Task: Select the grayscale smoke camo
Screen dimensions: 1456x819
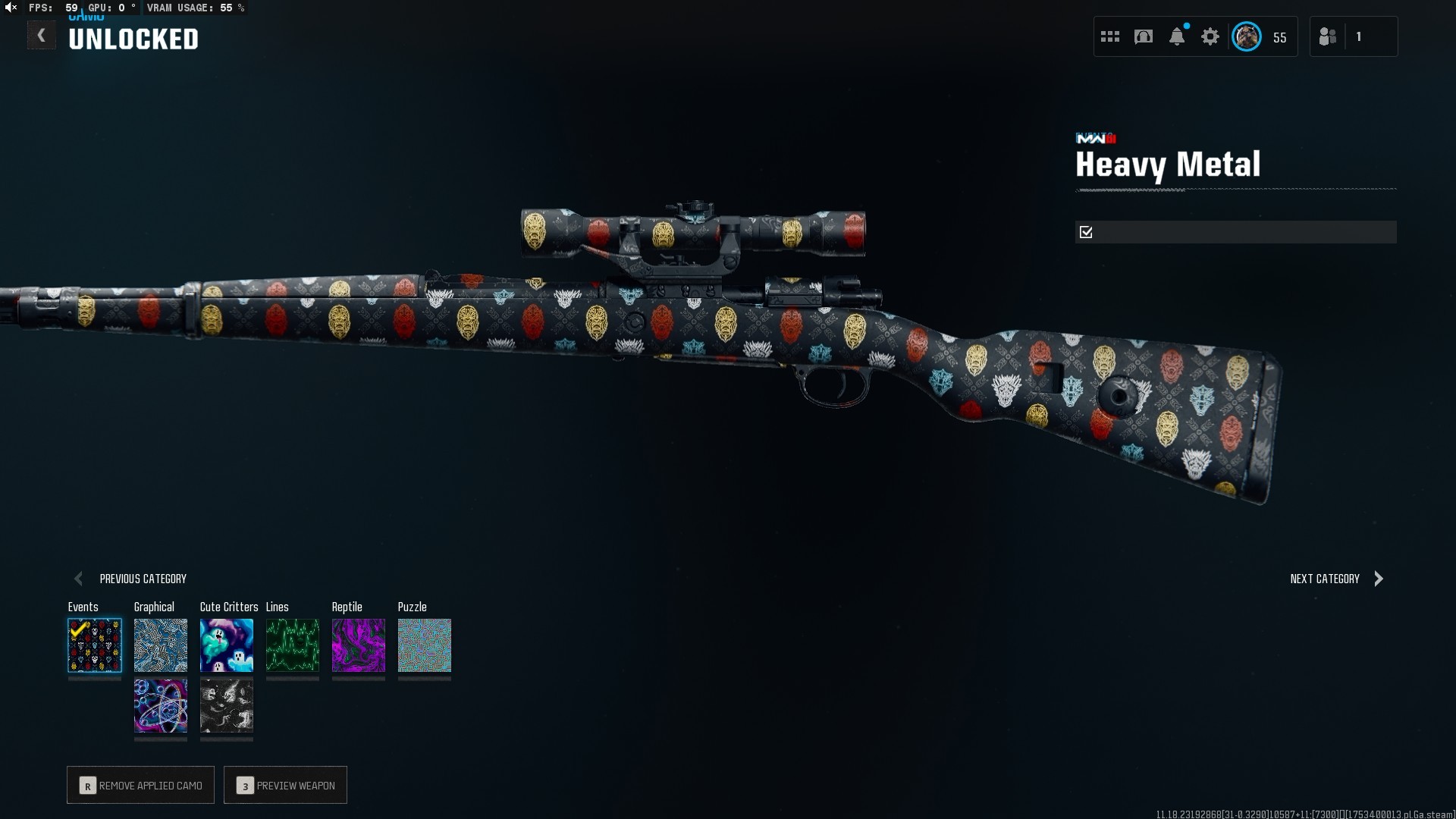Action: [x=227, y=706]
